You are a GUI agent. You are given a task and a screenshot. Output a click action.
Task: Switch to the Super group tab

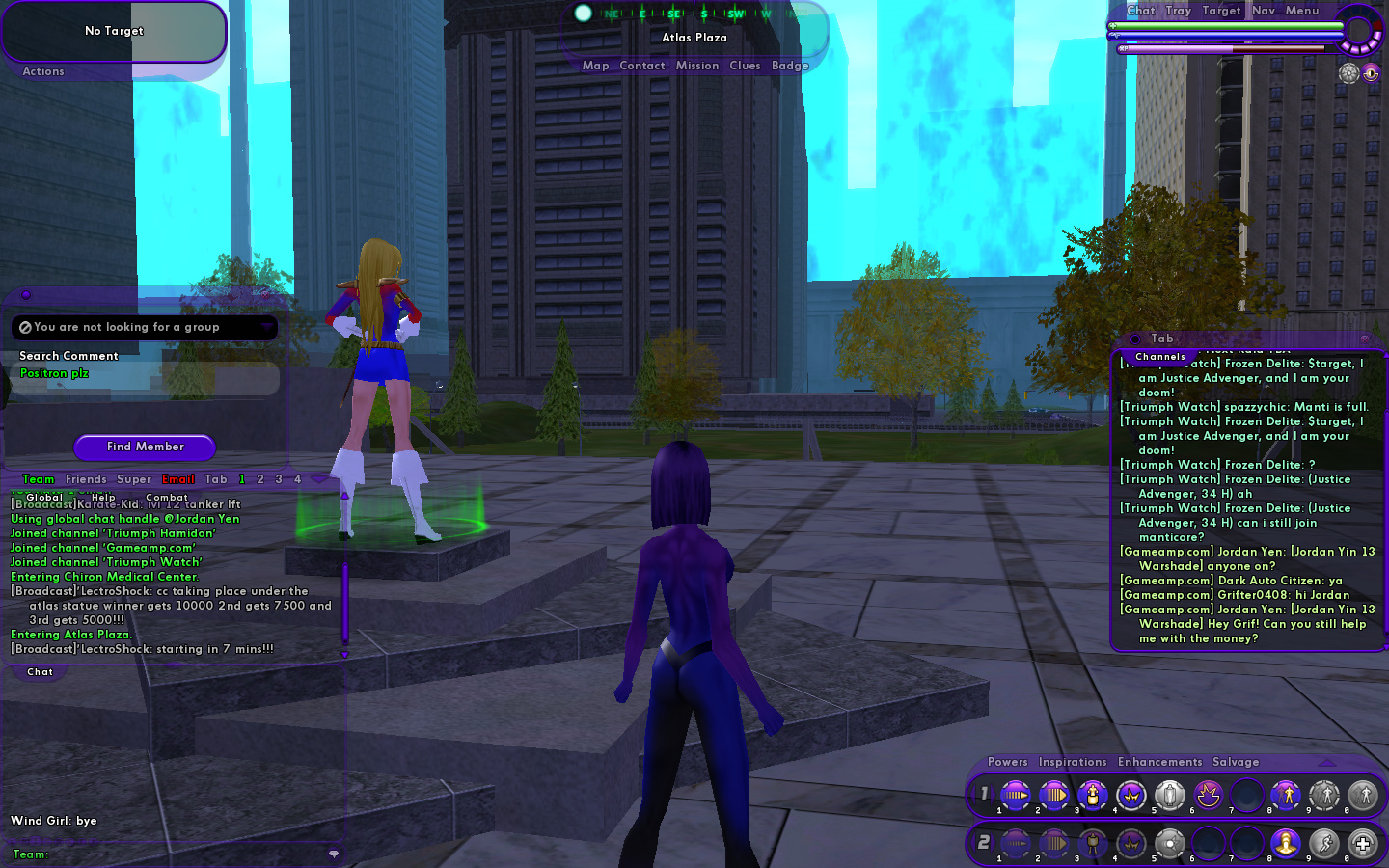134,479
